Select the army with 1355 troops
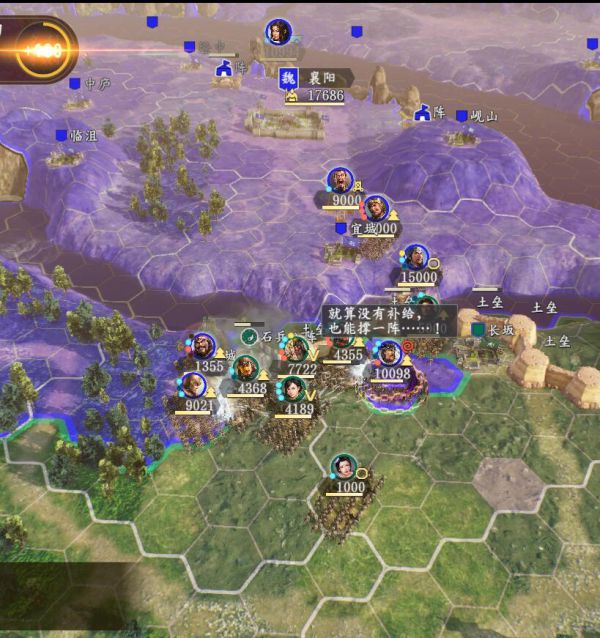The height and width of the screenshot is (638, 600). coord(204,347)
